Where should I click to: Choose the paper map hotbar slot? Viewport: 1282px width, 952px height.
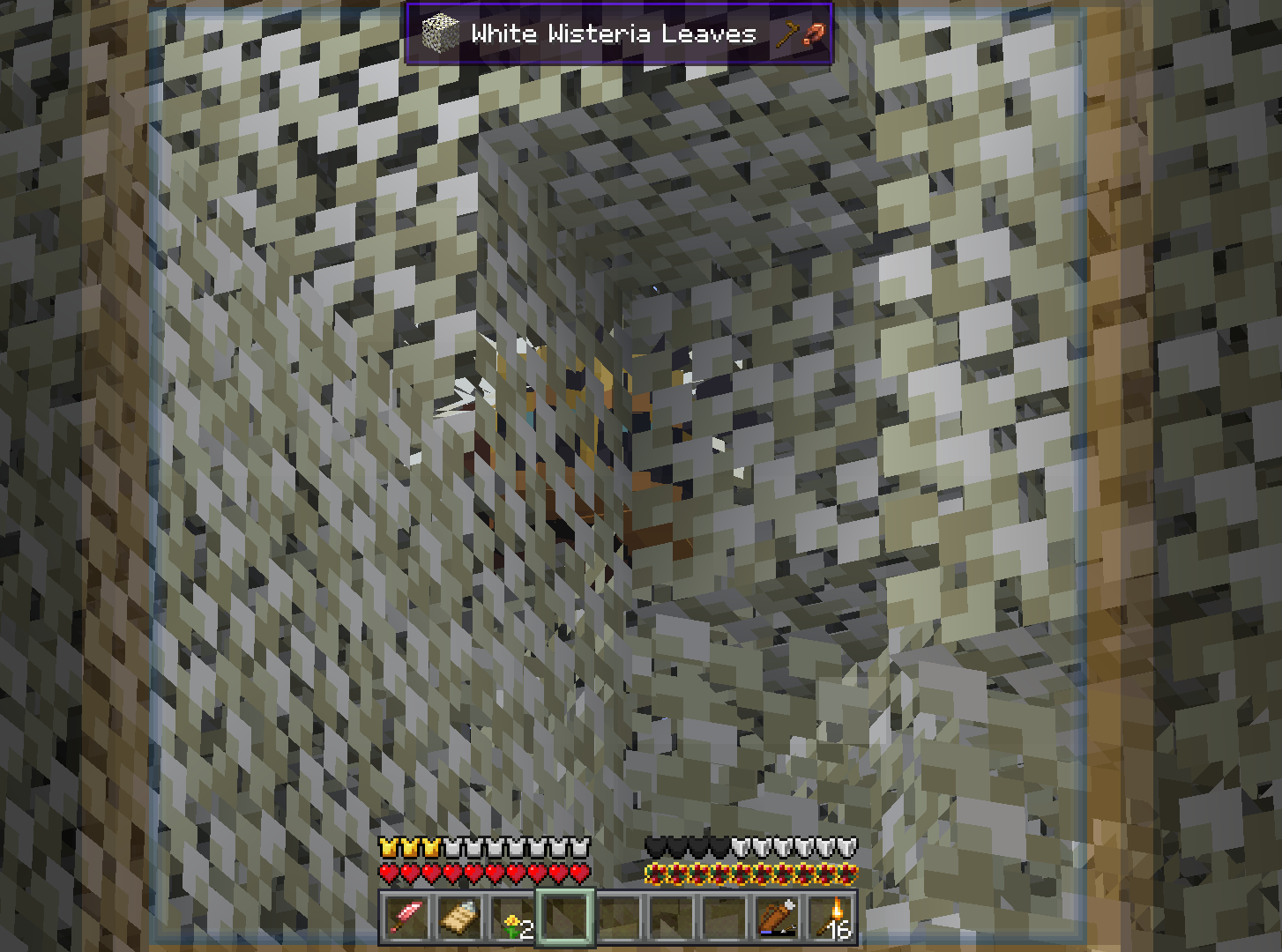click(x=459, y=918)
